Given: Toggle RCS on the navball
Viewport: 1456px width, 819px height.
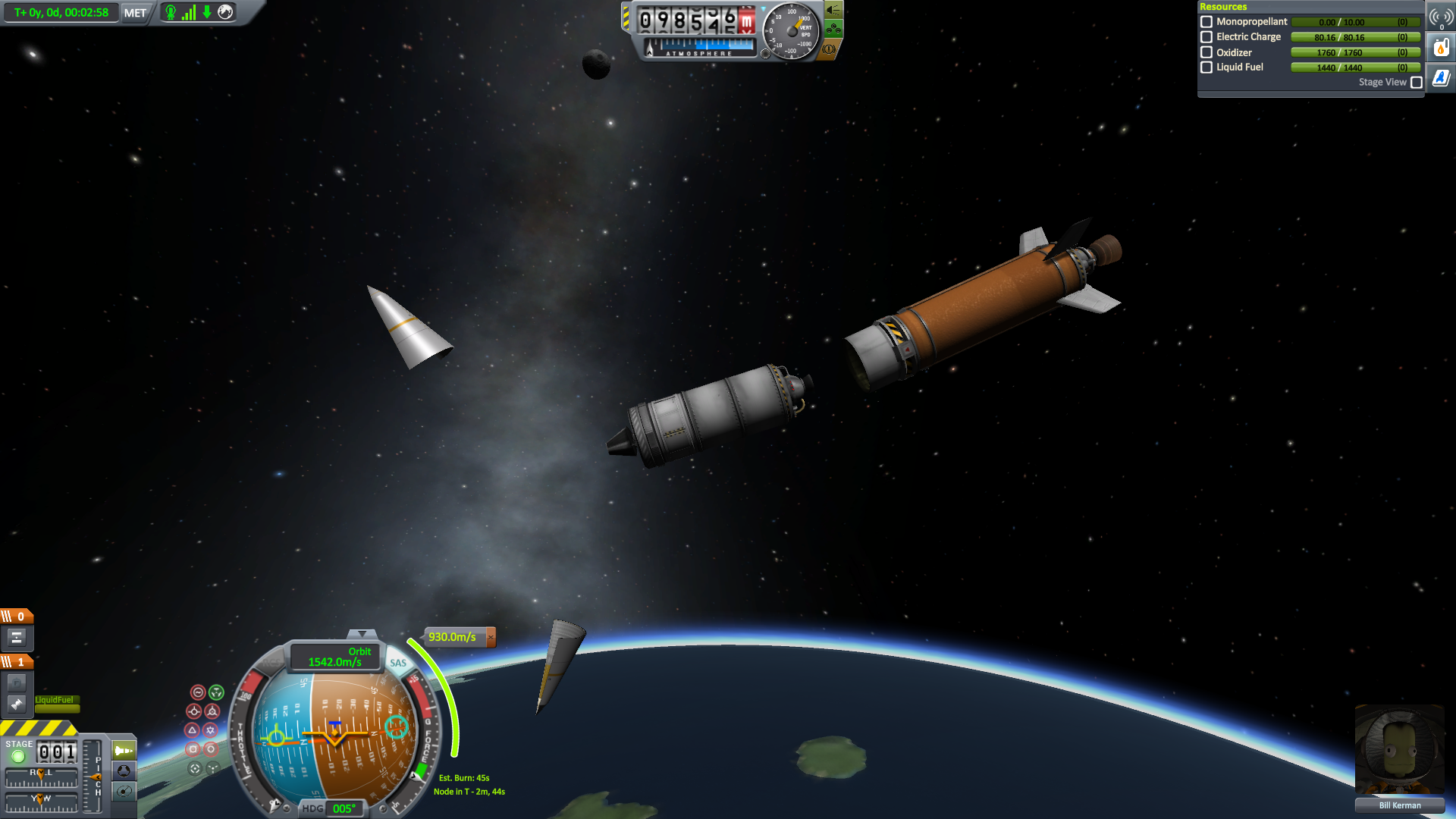Looking at the screenshot, I should click(271, 663).
